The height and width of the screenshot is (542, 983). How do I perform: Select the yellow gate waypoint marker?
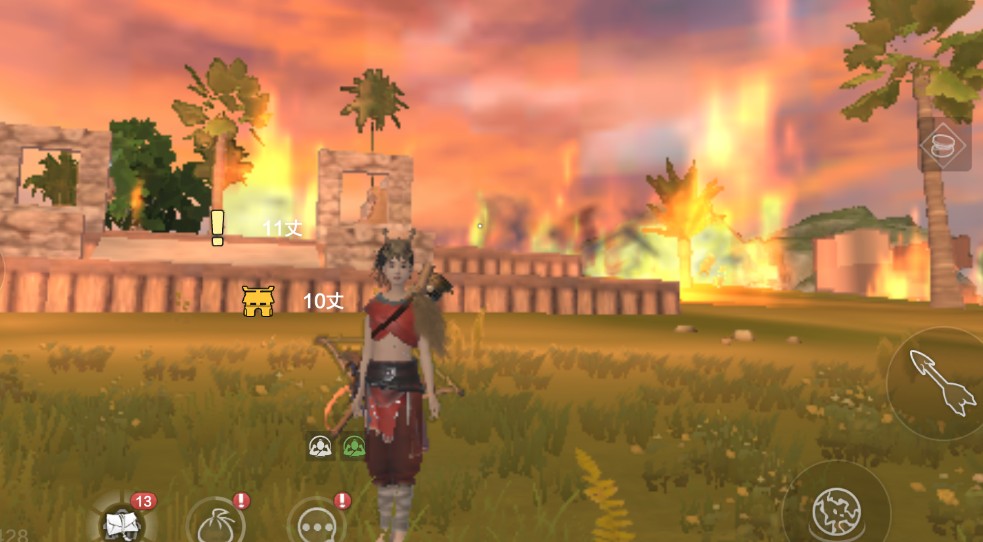pos(258,301)
